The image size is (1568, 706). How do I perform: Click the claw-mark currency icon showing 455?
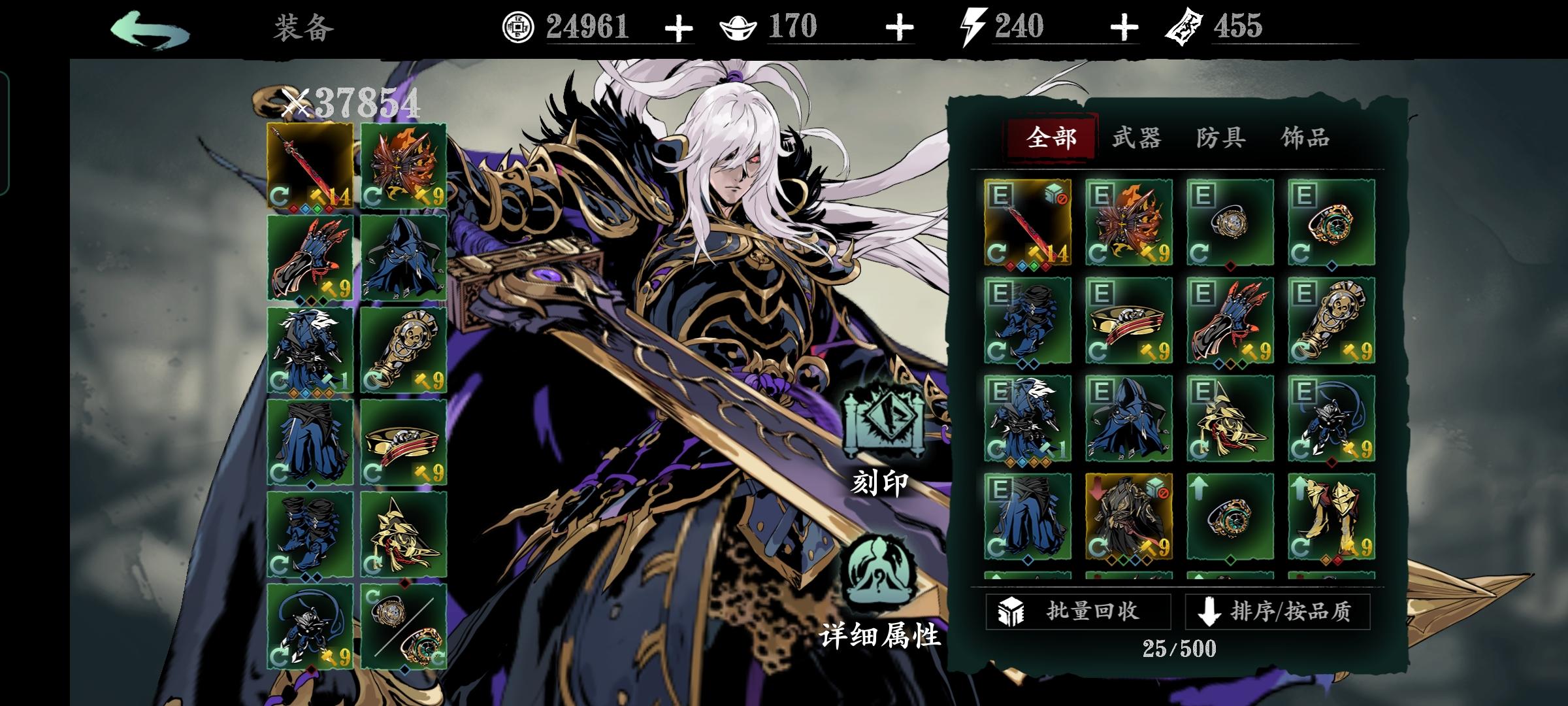pos(1186,26)
